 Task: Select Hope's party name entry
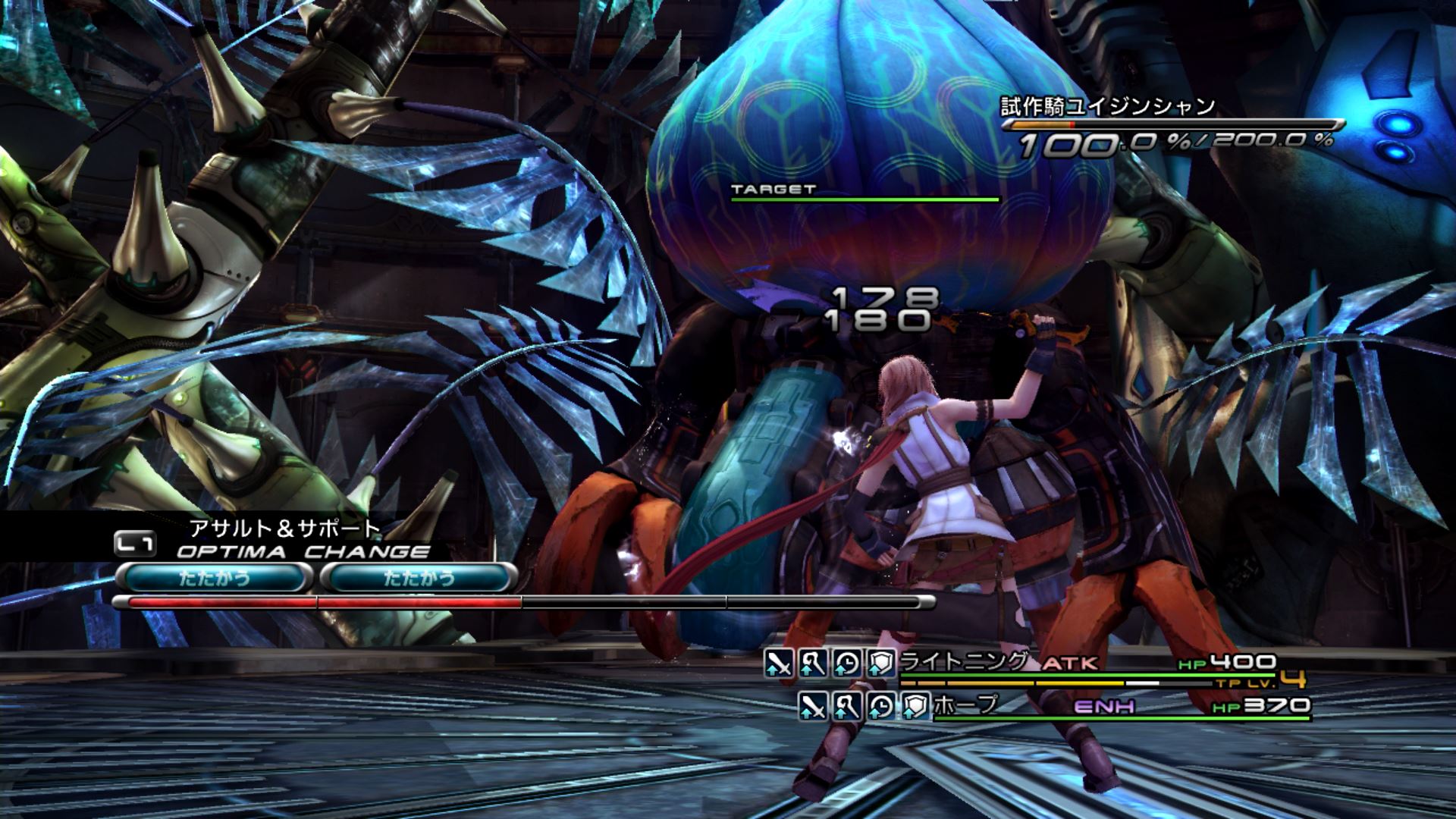click(965, 705)
